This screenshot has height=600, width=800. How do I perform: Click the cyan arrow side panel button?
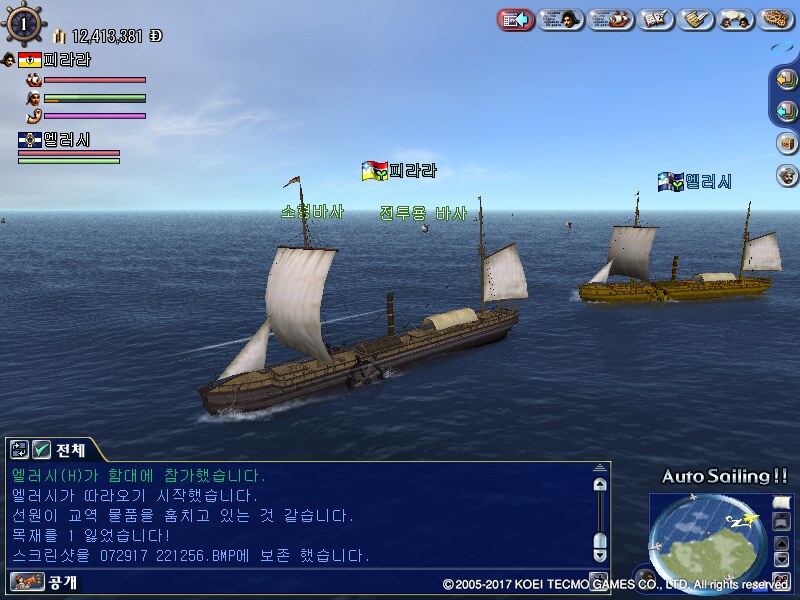pyautogui.click(x=786, y=111)
